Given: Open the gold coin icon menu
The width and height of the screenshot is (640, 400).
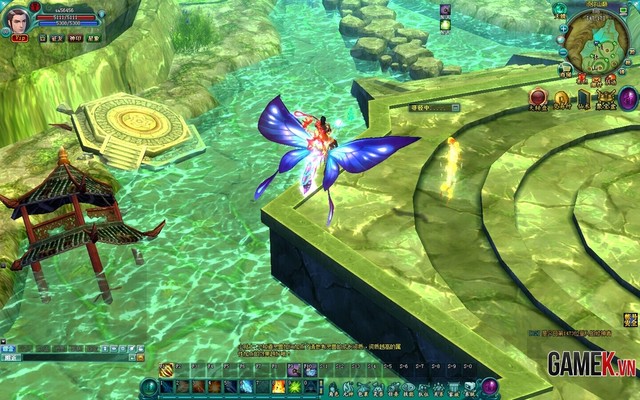Looking at the screenshot, I should click(561, 98).
